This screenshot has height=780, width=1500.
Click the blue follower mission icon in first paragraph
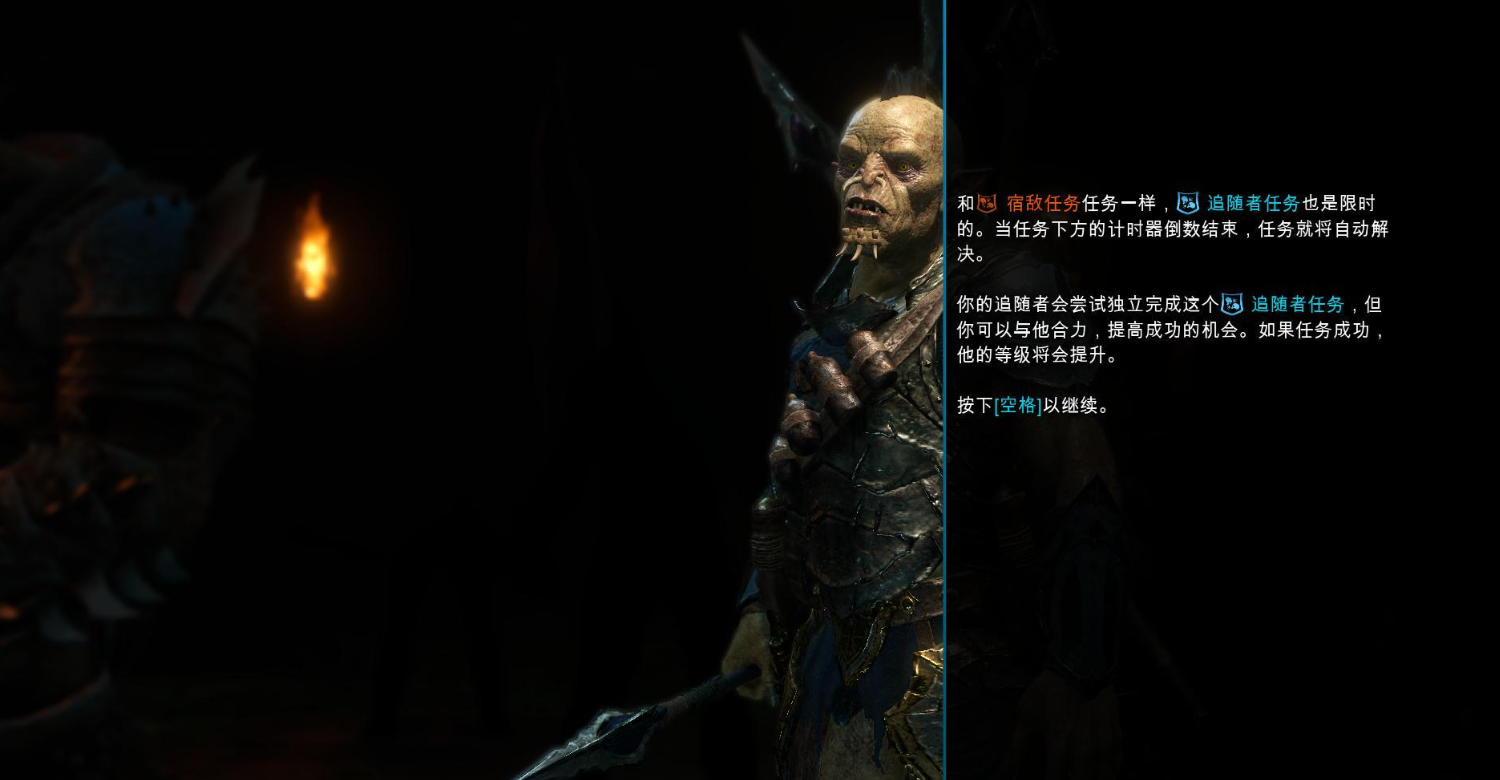click(x=1188, y=203)
